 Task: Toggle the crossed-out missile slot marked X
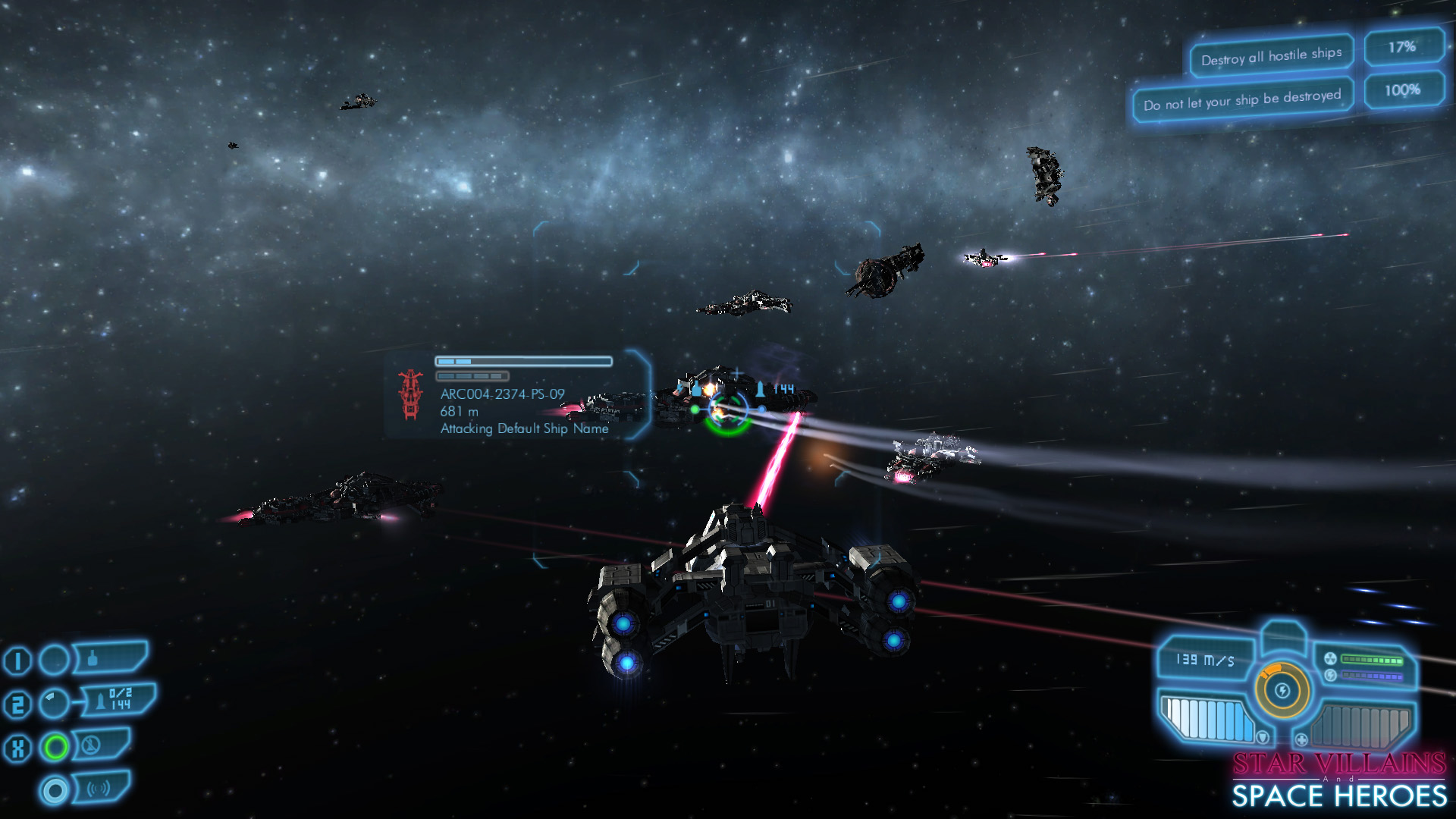[99, 745]
